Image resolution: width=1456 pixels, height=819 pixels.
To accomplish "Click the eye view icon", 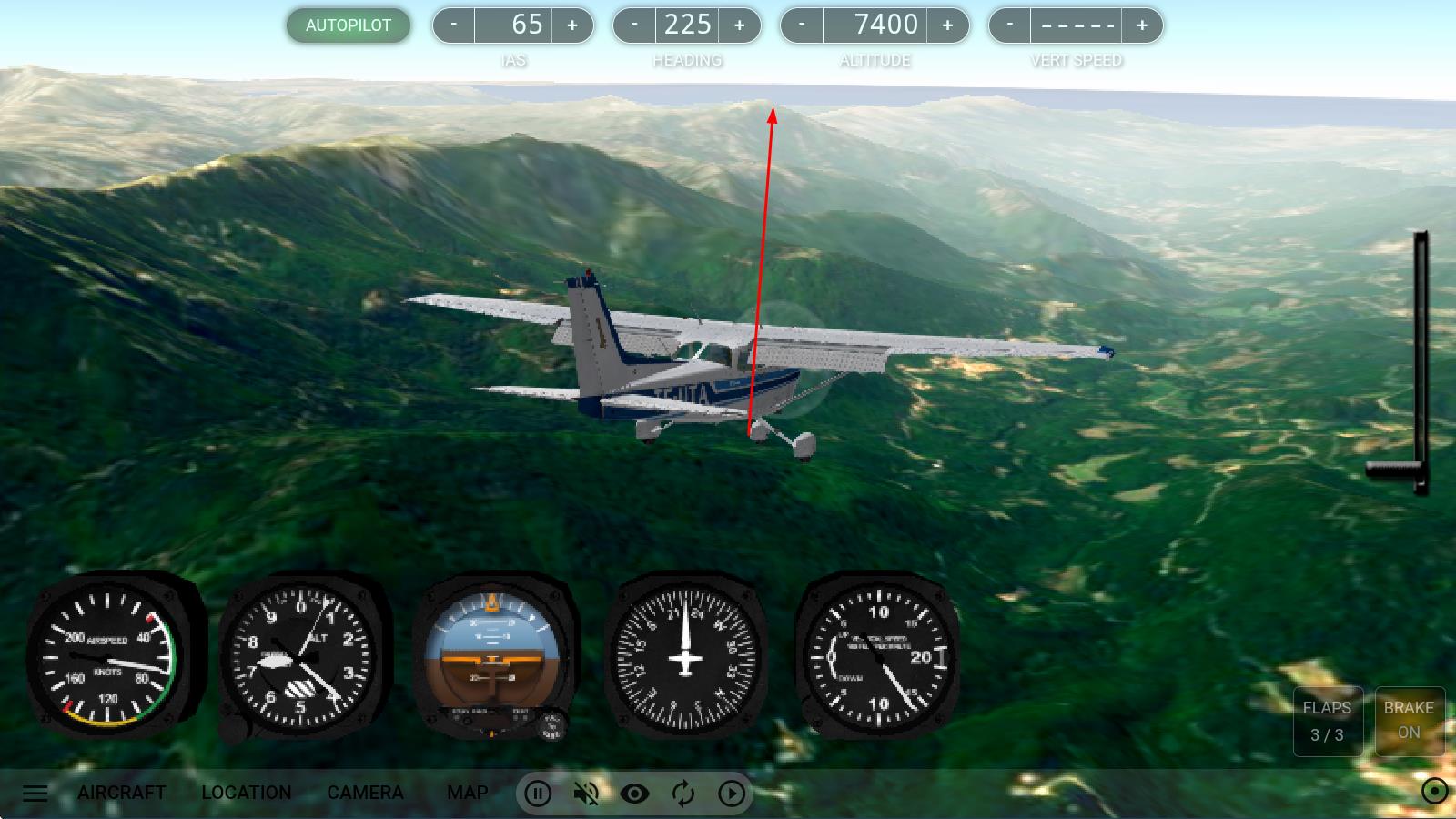I will (634, 794).
